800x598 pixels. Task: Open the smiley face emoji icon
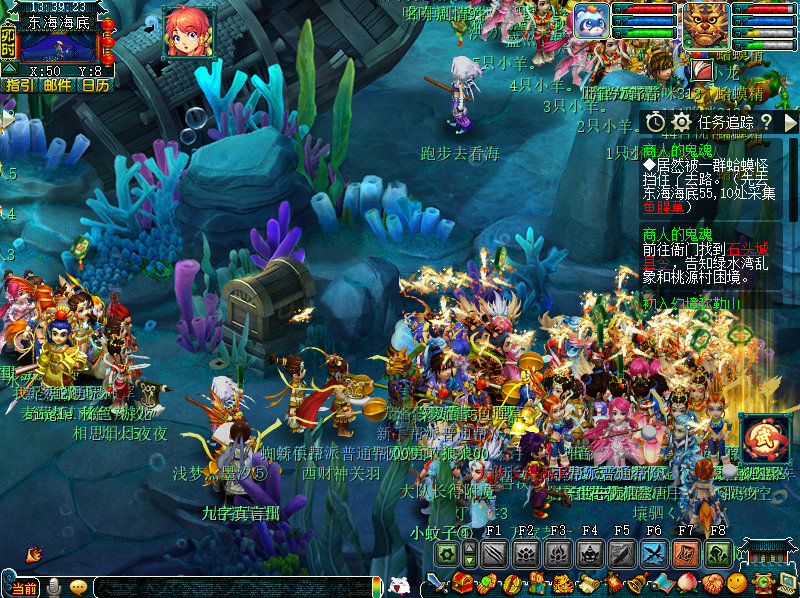tap(736, 583)
